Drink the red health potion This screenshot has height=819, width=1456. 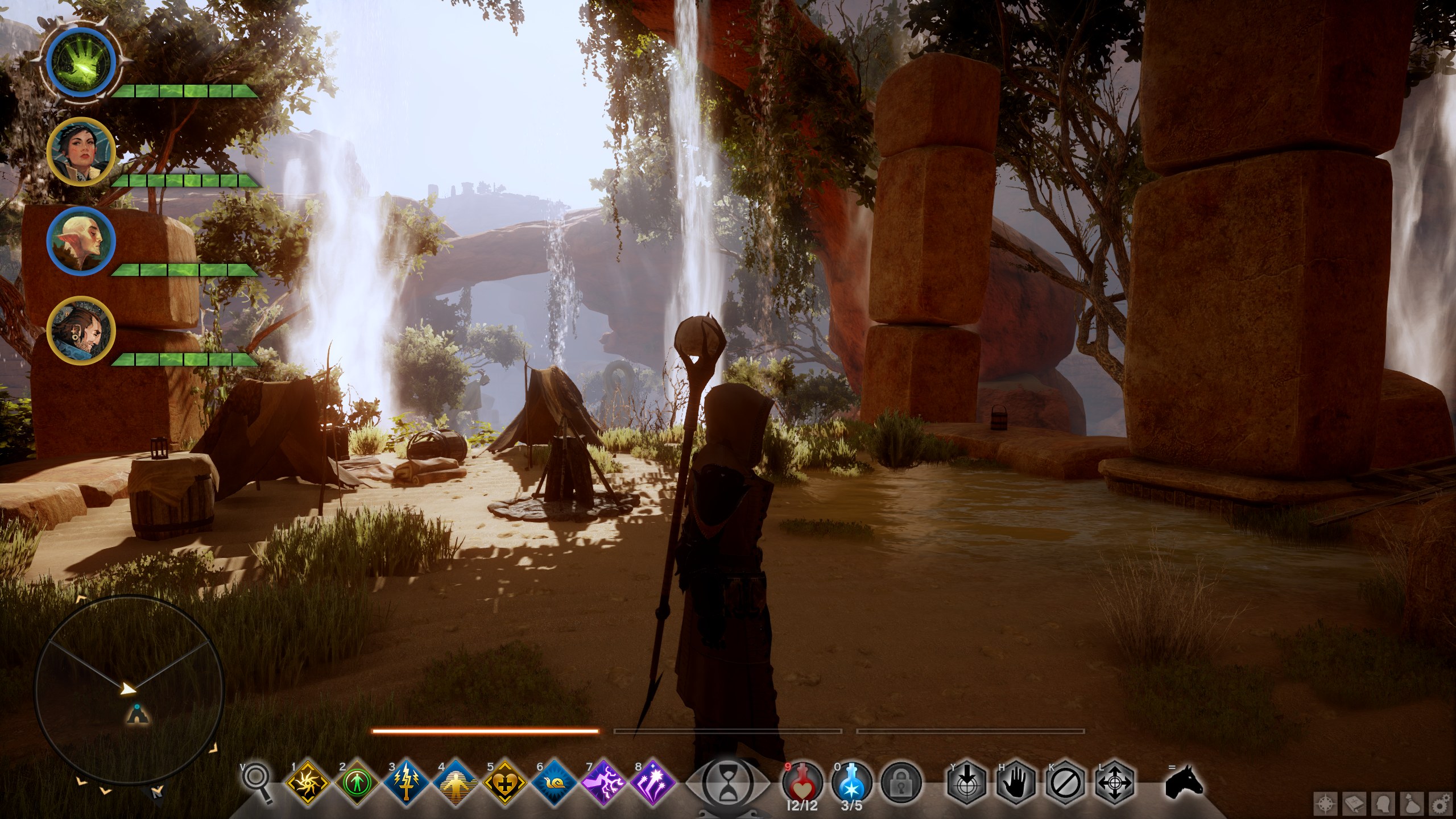point(803,783)
